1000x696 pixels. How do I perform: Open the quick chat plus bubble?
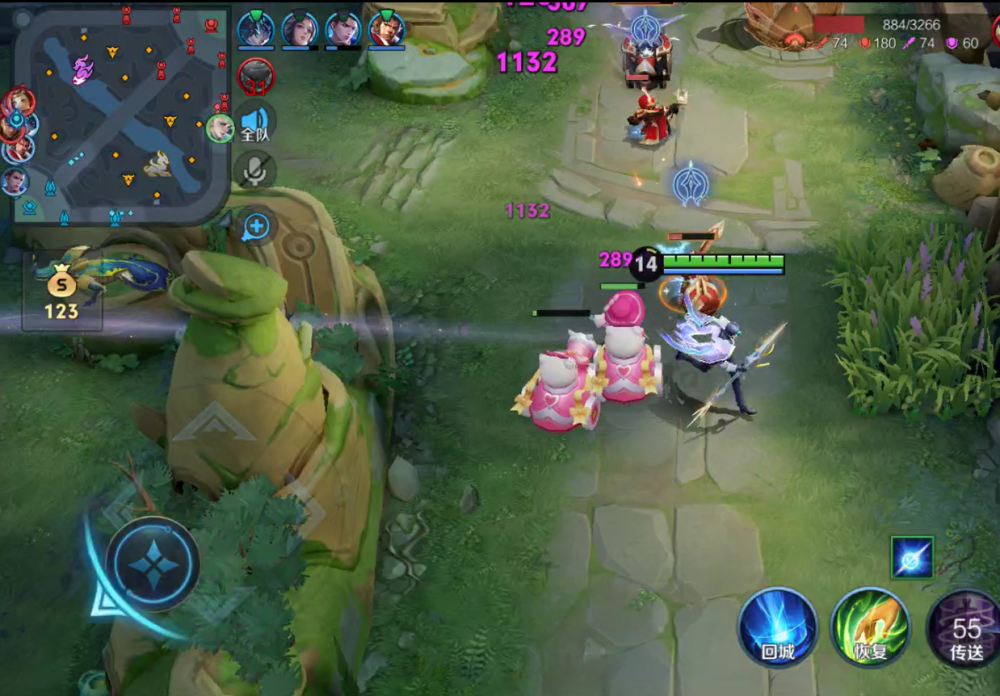pos(256,226)
